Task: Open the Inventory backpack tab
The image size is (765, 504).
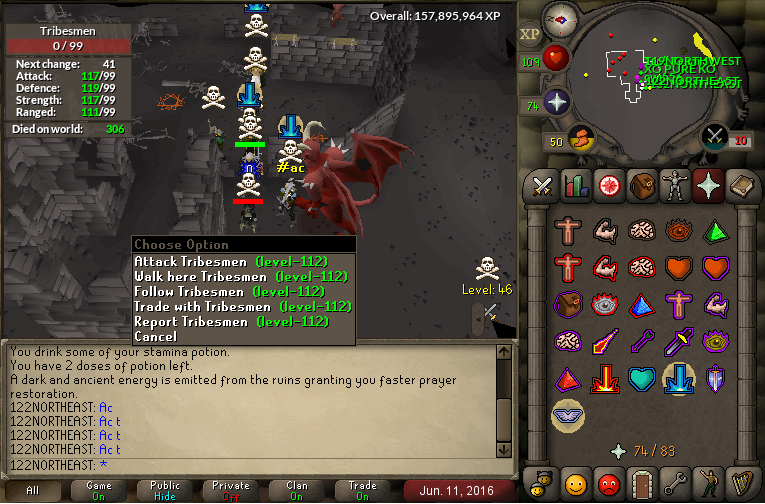Action: coord(640,185)
